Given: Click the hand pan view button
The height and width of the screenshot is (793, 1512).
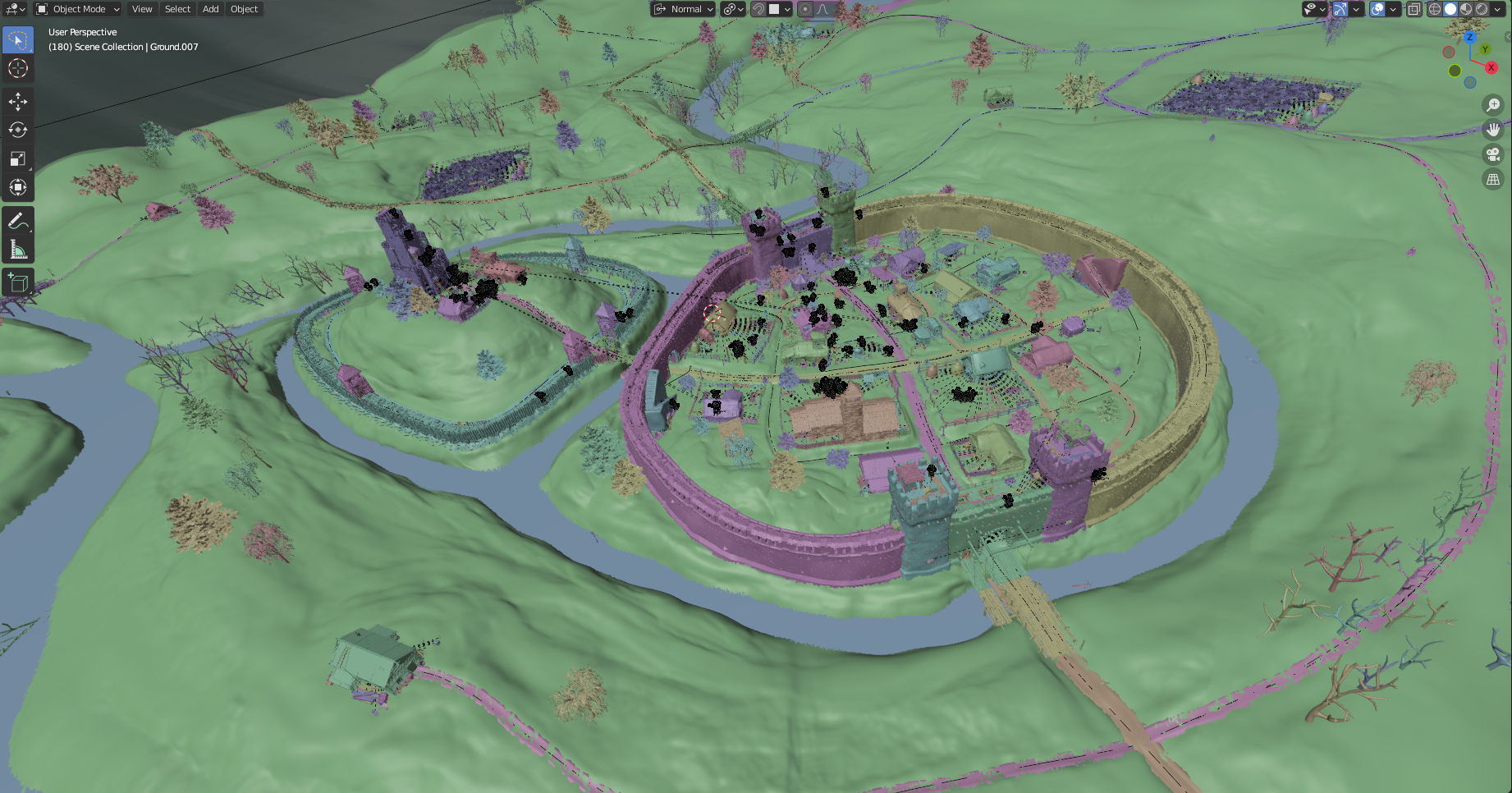Looking at the screenshot, I should (x=1493, y=130).
